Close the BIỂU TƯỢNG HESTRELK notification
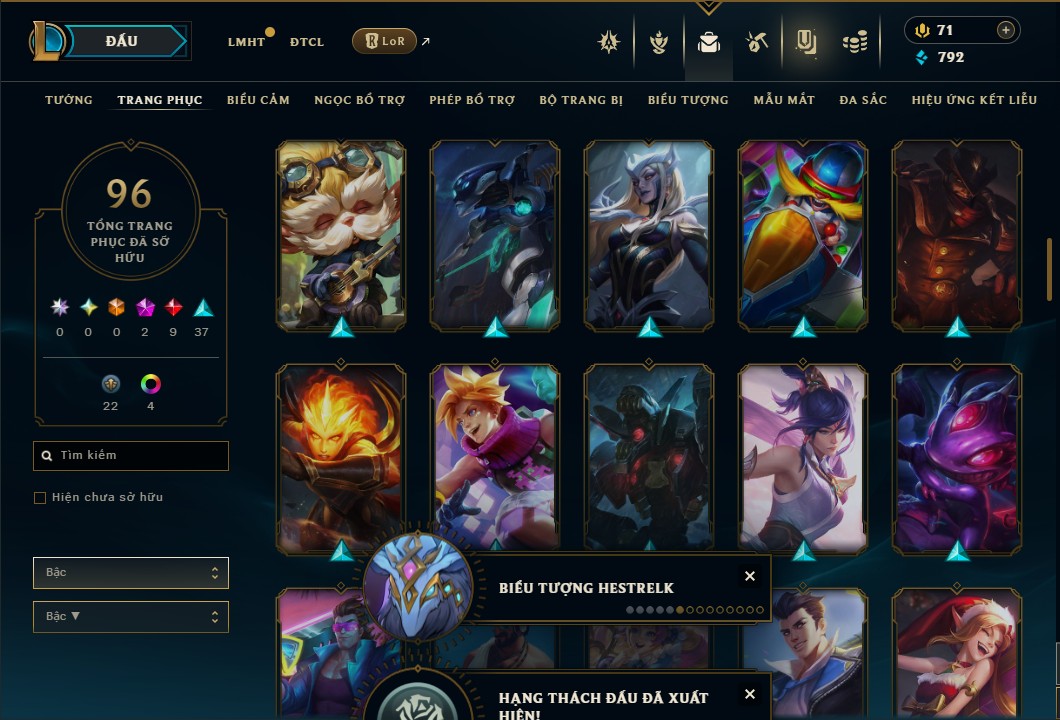This screenshot has width=1060, height=720. pos(750,576)
